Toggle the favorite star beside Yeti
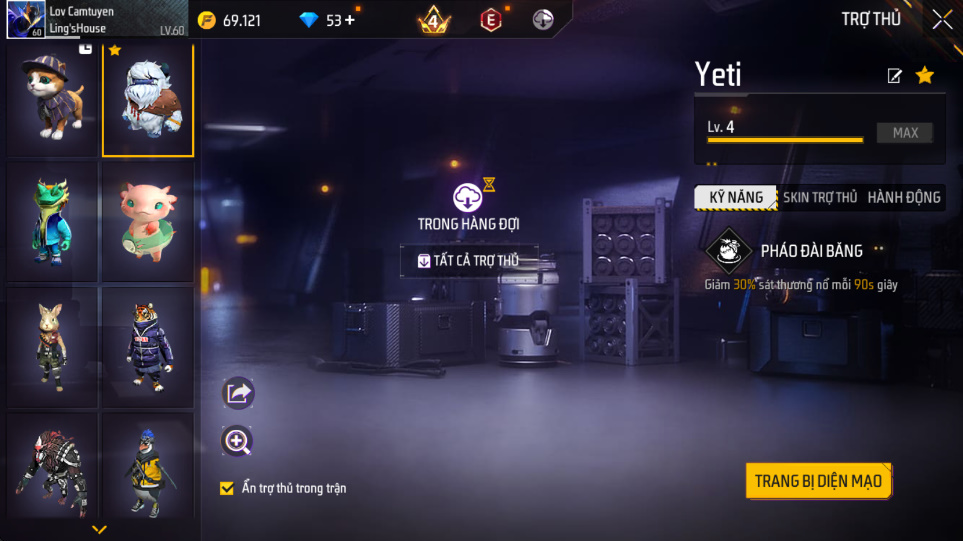Viewport: 963px width, 541px height. 925,75
